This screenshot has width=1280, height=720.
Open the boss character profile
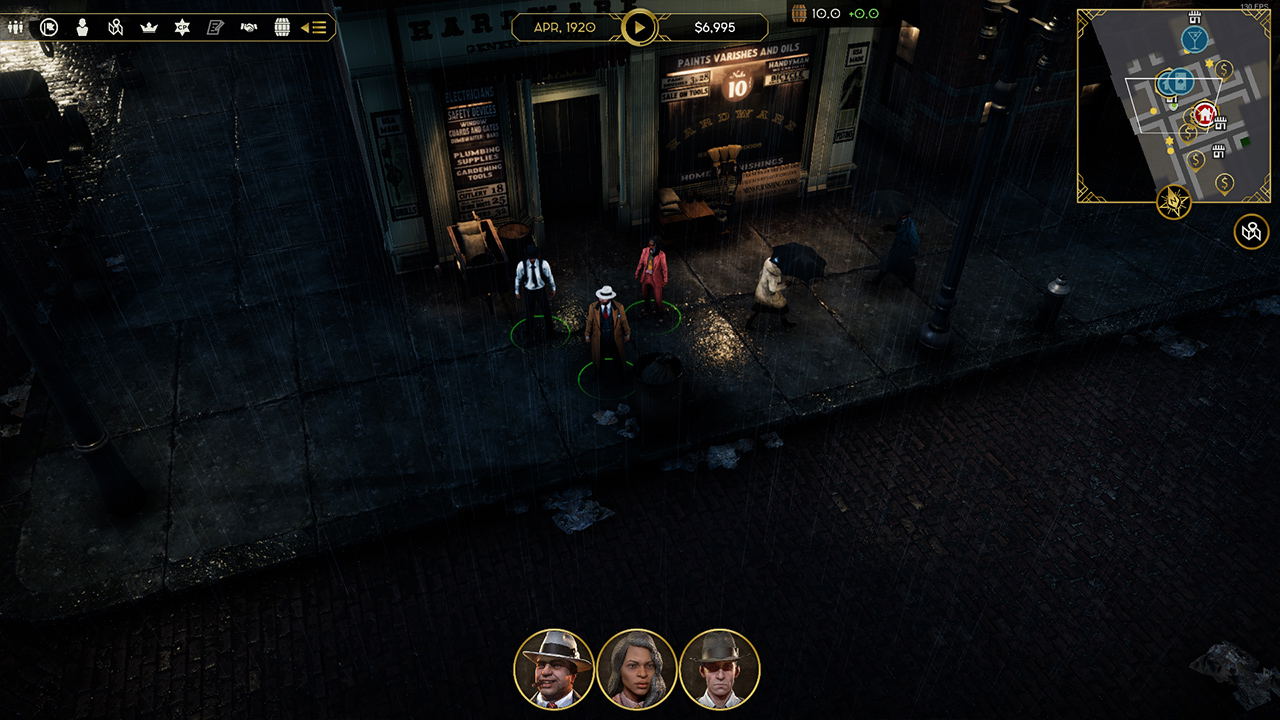point(82,27)
